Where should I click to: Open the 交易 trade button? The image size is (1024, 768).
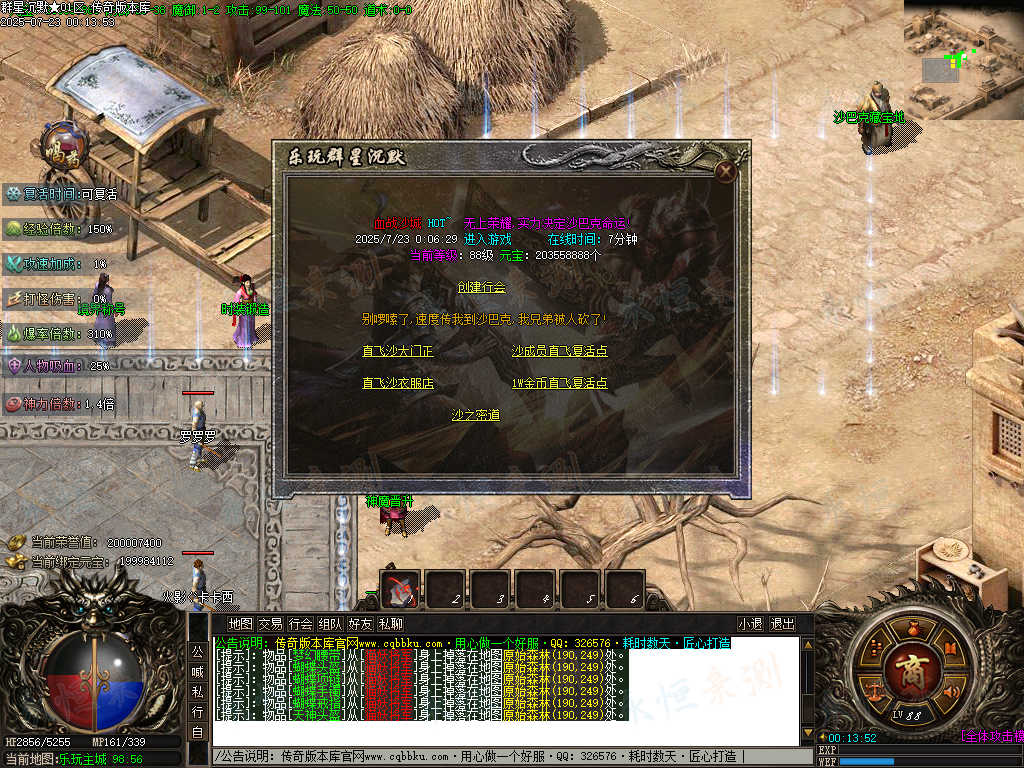tap(270, 624)
